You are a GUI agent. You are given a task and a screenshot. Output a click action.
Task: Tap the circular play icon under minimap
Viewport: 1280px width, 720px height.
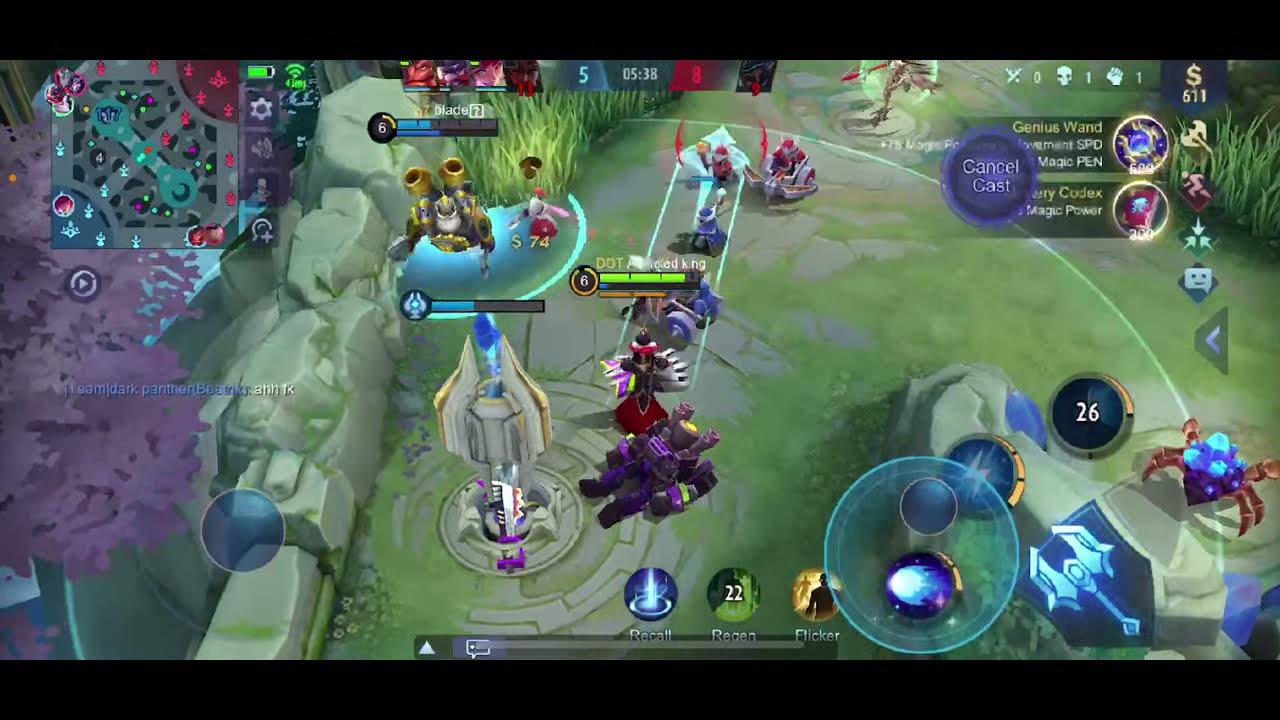[83, 284]
